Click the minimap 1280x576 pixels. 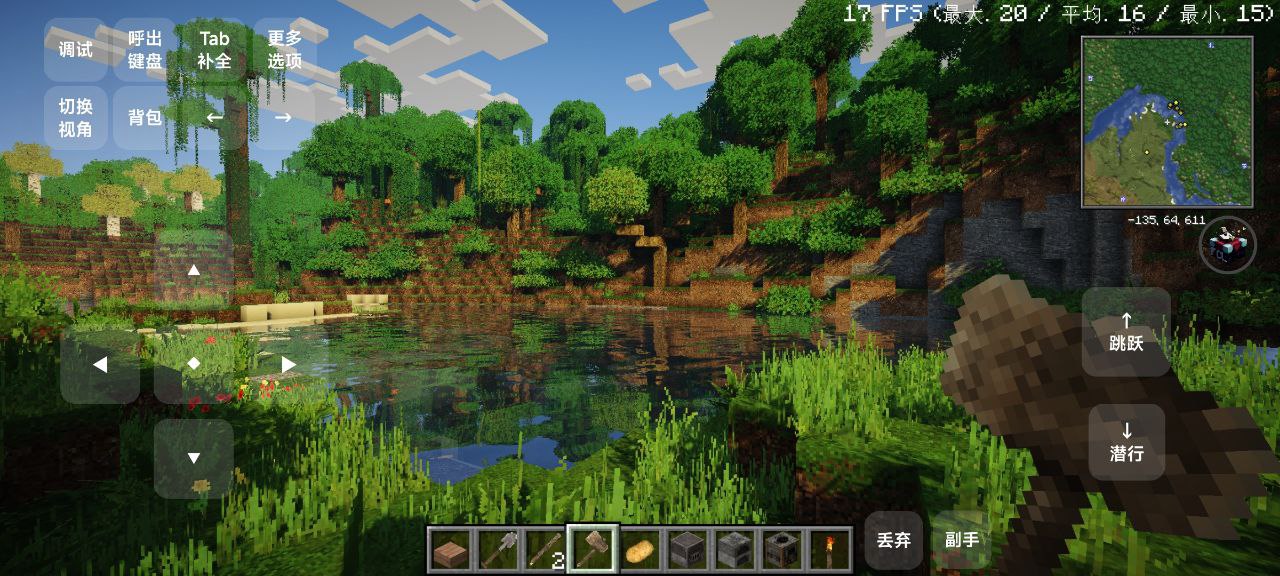pyautogui.click(x=1167, y=121)
